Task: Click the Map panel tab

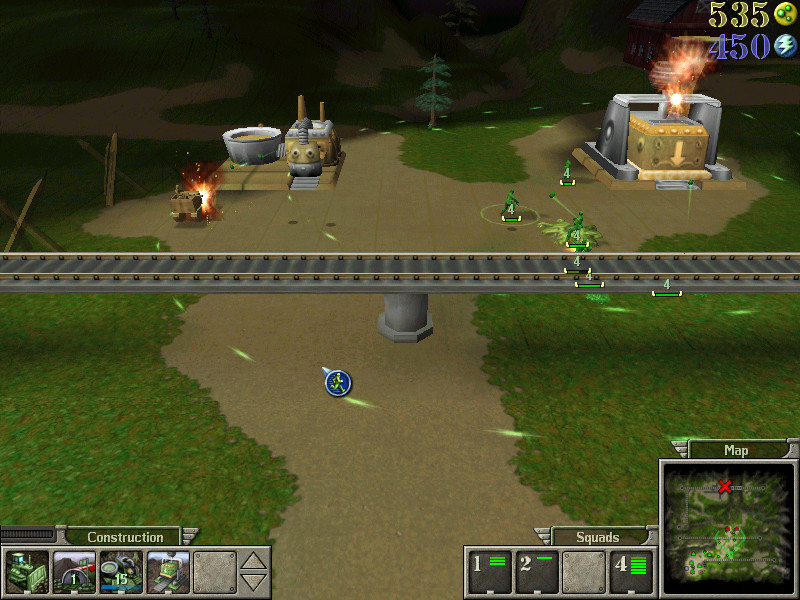Action: (x=735, y=450)
